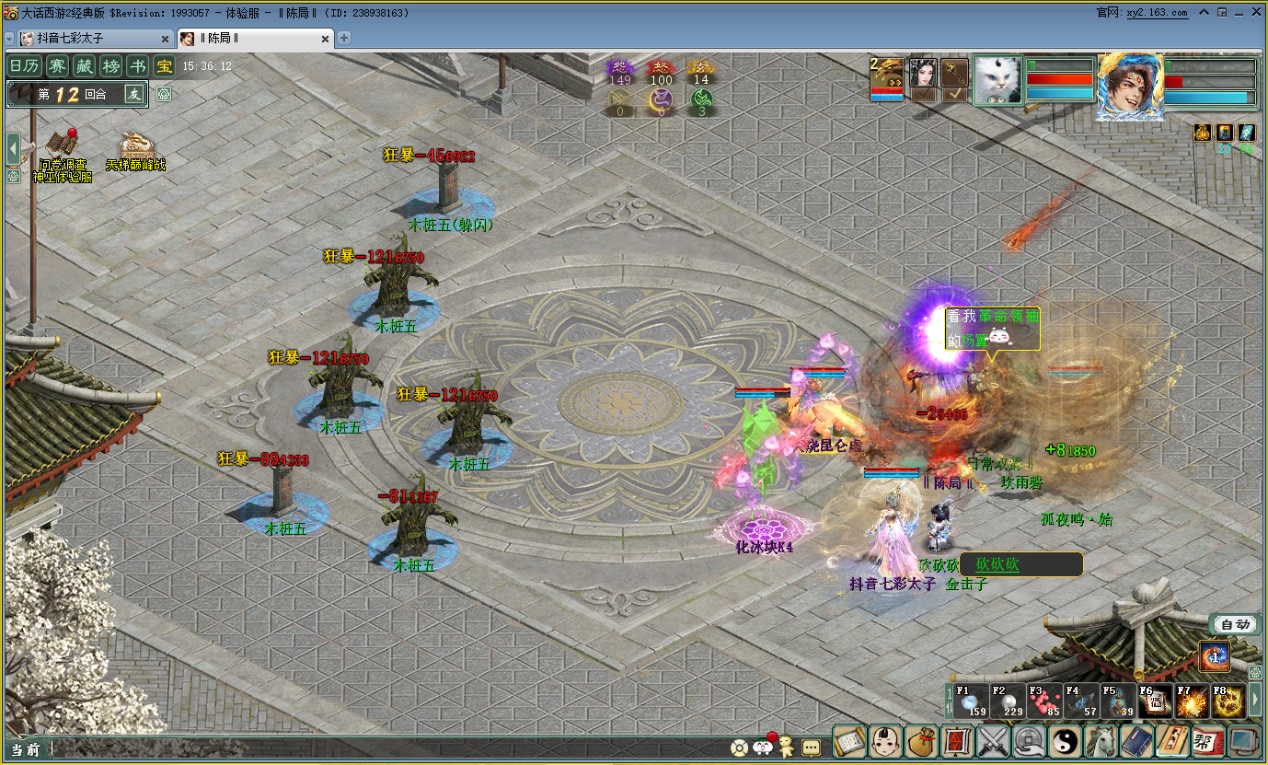Open the player character portrait
The image size is (1268, 765).
pos(1130,84)
